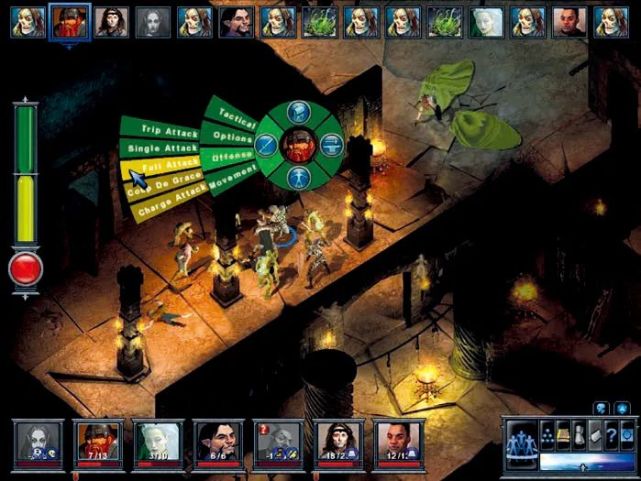Open the Offense radial submenu
The width and height of the screenshot is (641, 481).
228,156
